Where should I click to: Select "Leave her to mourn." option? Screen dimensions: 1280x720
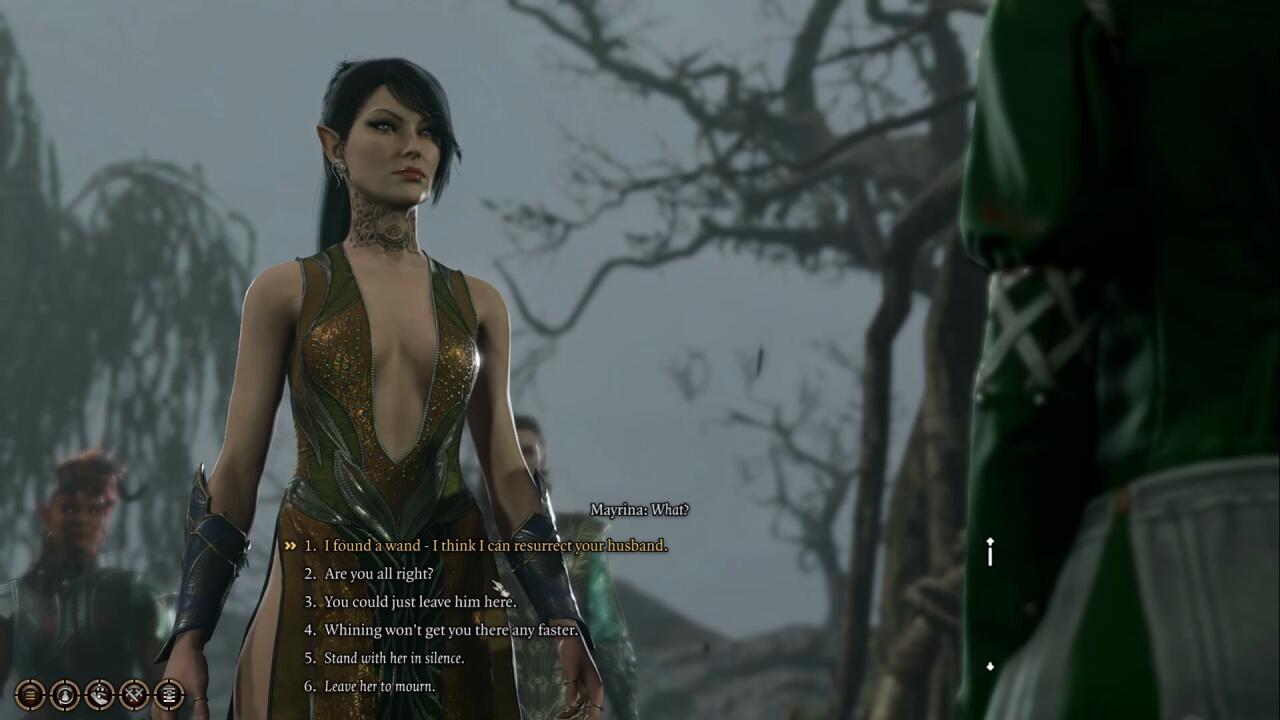pyautogui.click(x=379, y=686)
